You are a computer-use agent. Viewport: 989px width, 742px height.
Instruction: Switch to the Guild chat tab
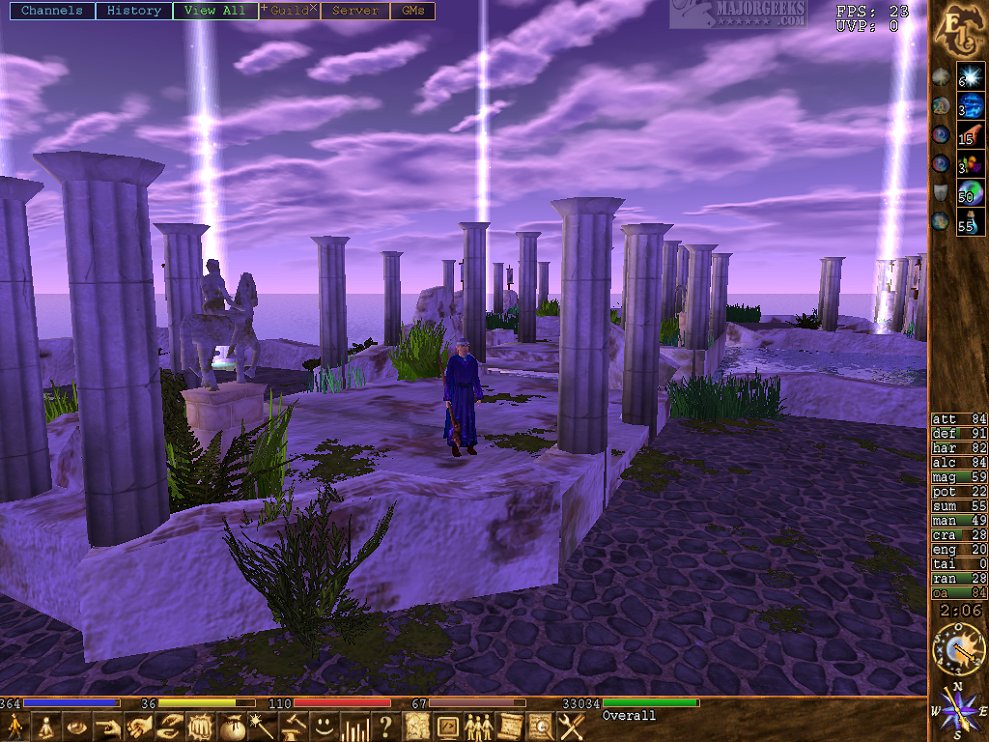pos(289,11)
